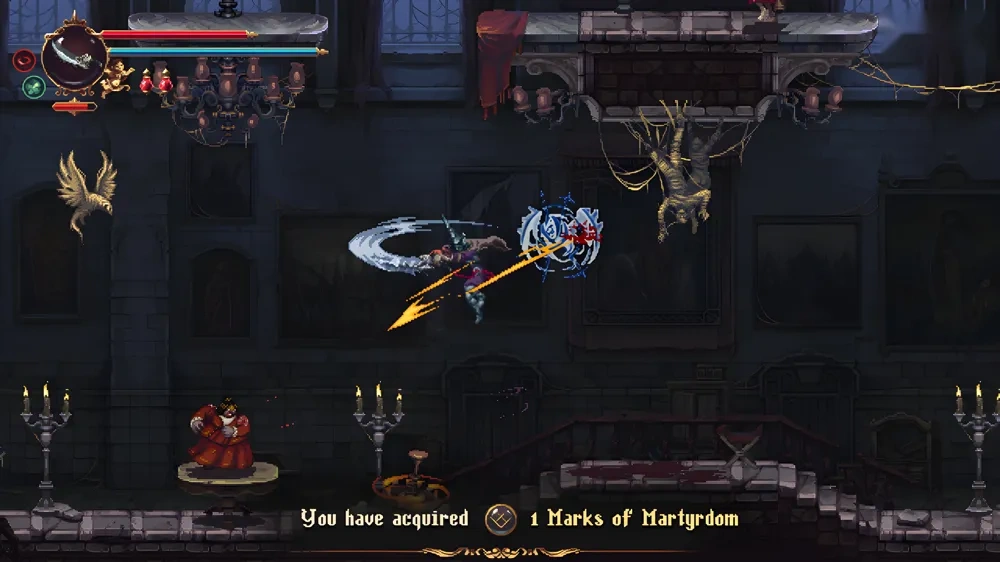This screenshot has width=1000, height=562.
Task: Activate the green prayer icon
Action: [33, 86]
